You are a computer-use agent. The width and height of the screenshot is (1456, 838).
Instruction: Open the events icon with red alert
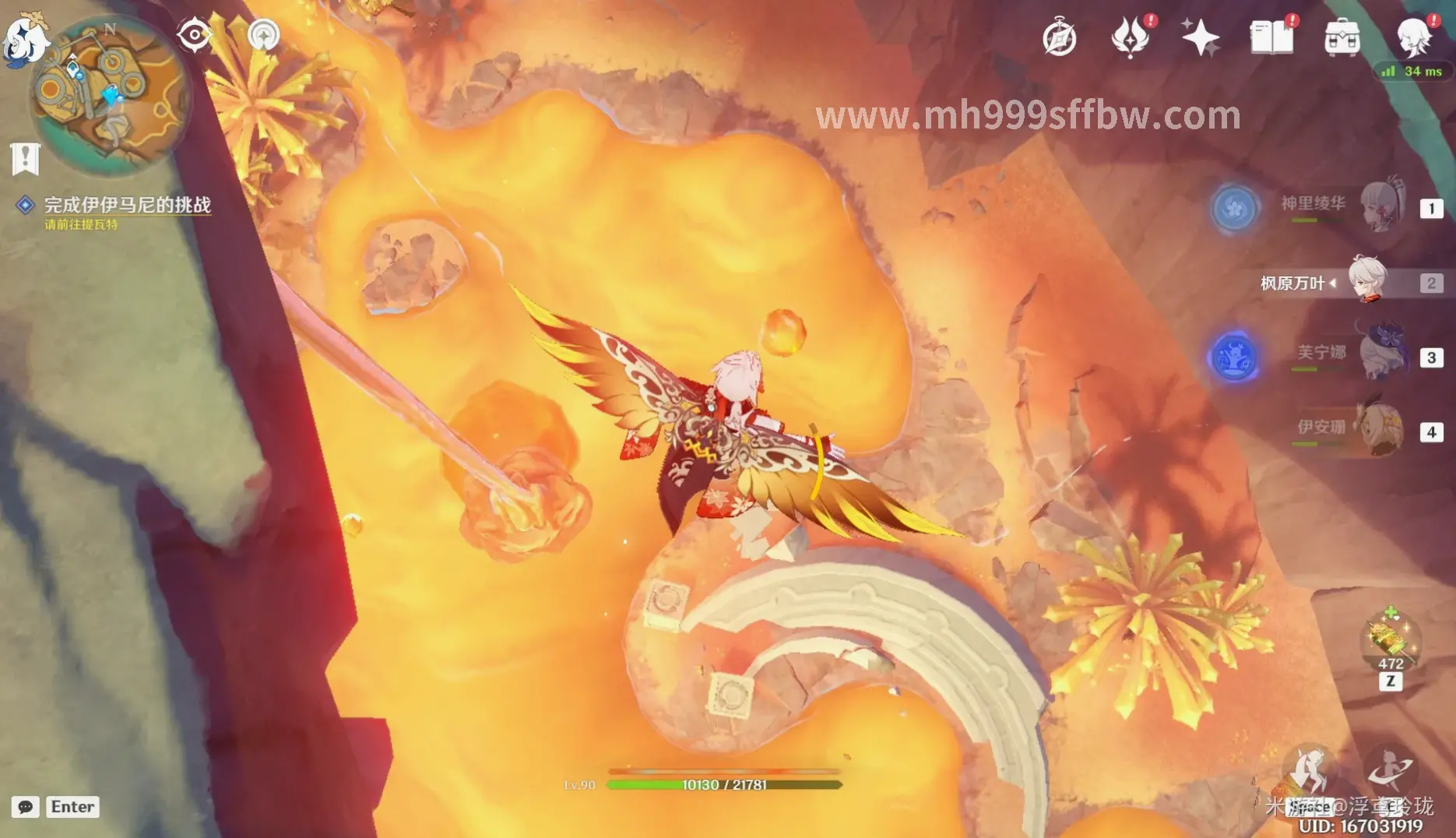1130,37
